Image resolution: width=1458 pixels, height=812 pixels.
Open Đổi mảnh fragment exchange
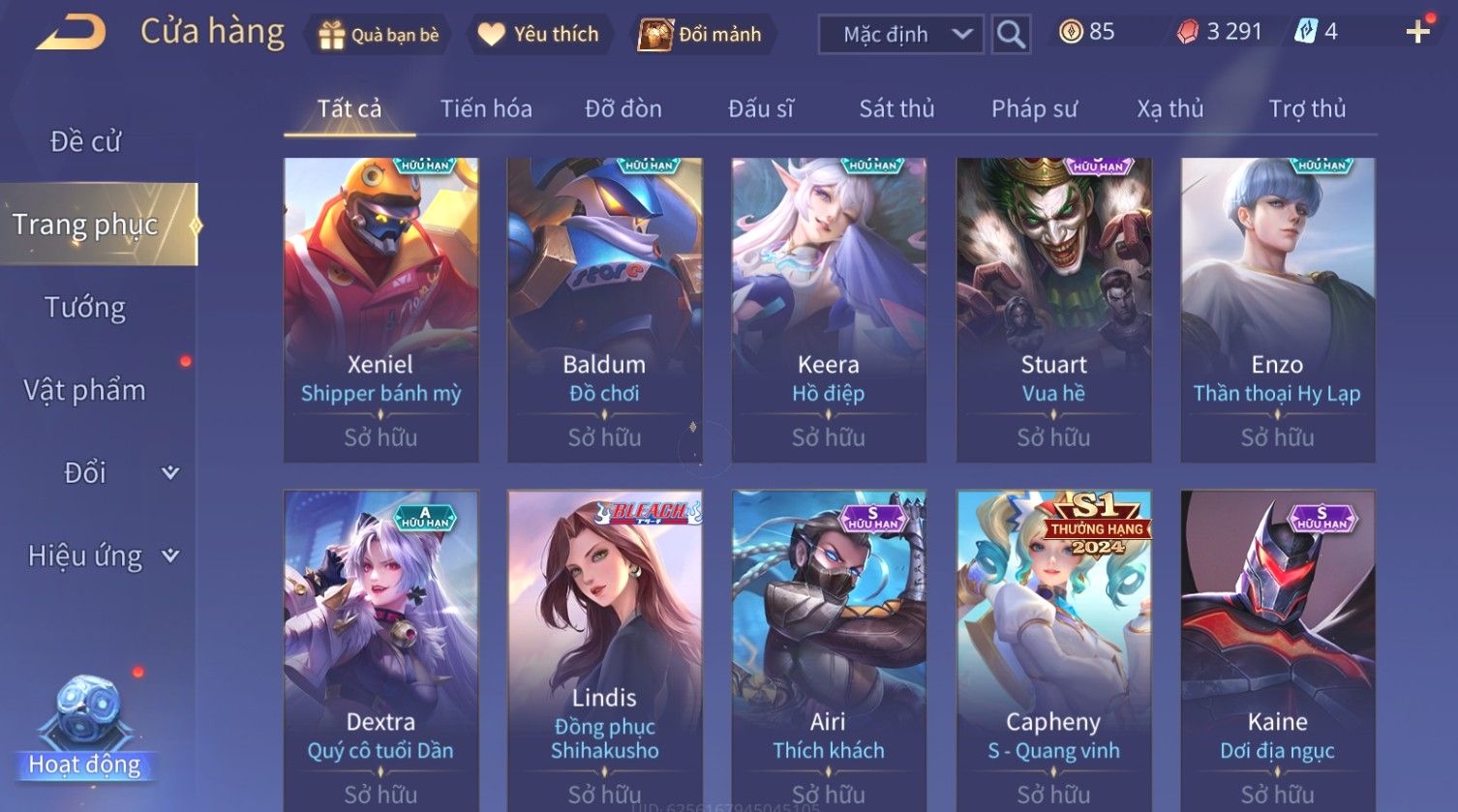701,35
